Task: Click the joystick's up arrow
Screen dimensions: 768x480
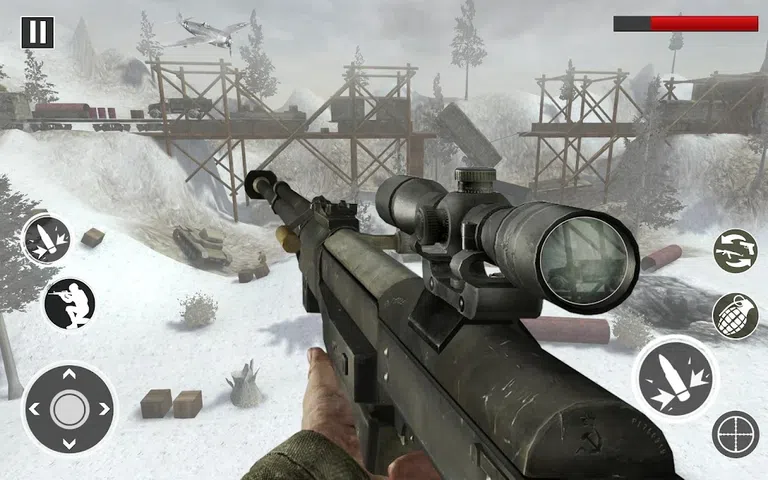Action: click(x=69, y=375)
